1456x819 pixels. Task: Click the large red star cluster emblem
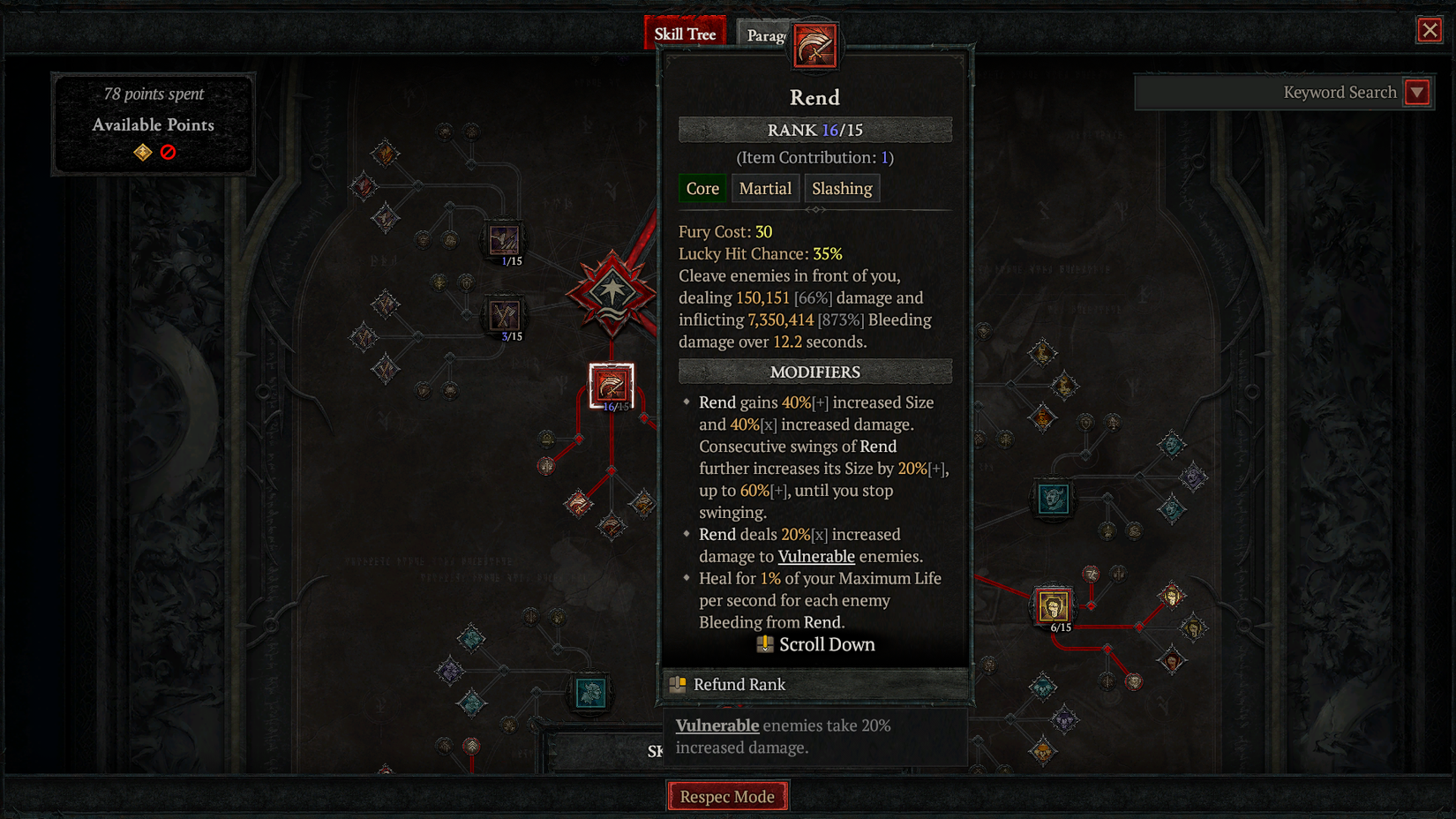point(612,291)
